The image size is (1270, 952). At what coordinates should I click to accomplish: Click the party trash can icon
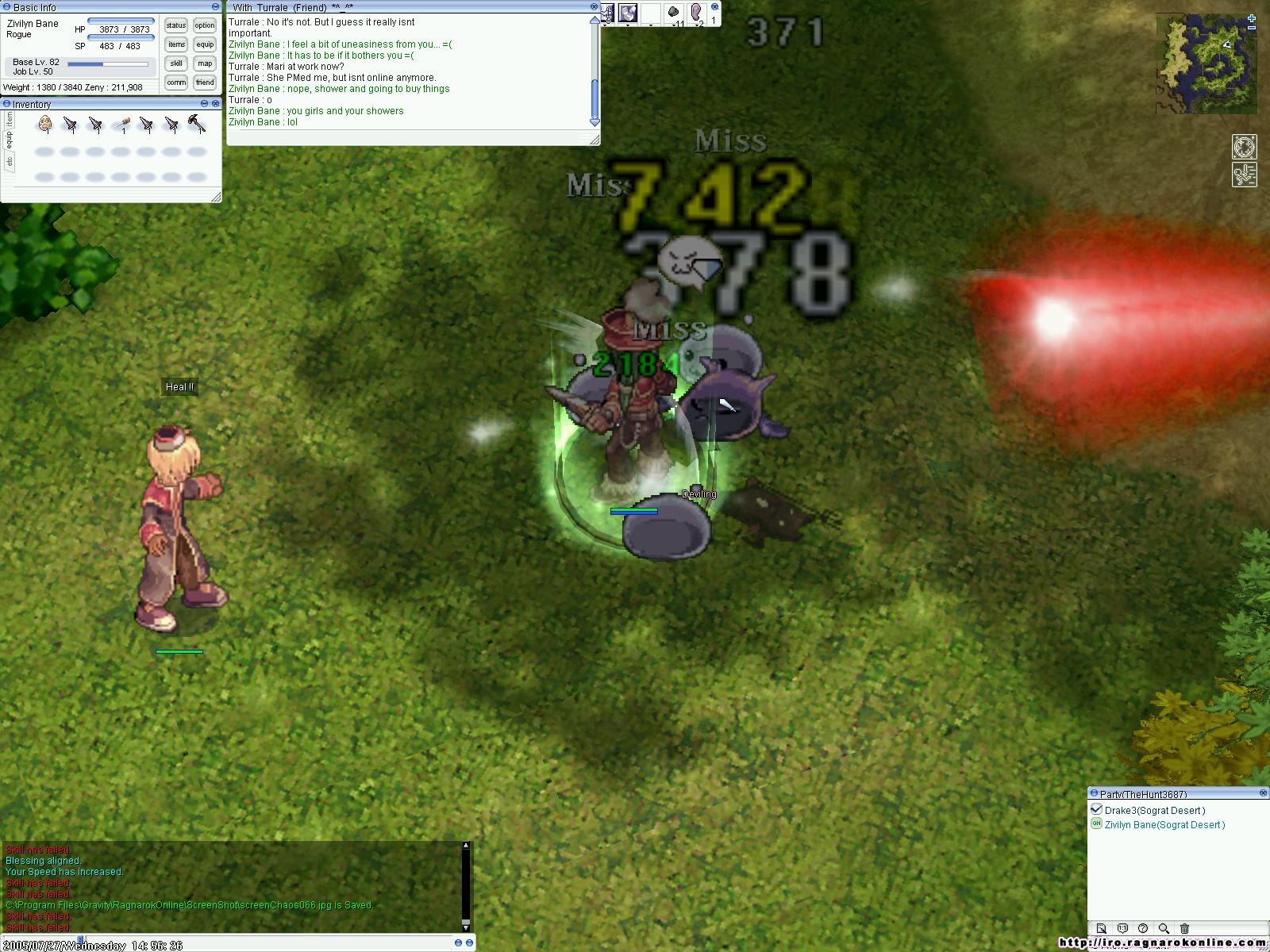(x=1184, y=928)
